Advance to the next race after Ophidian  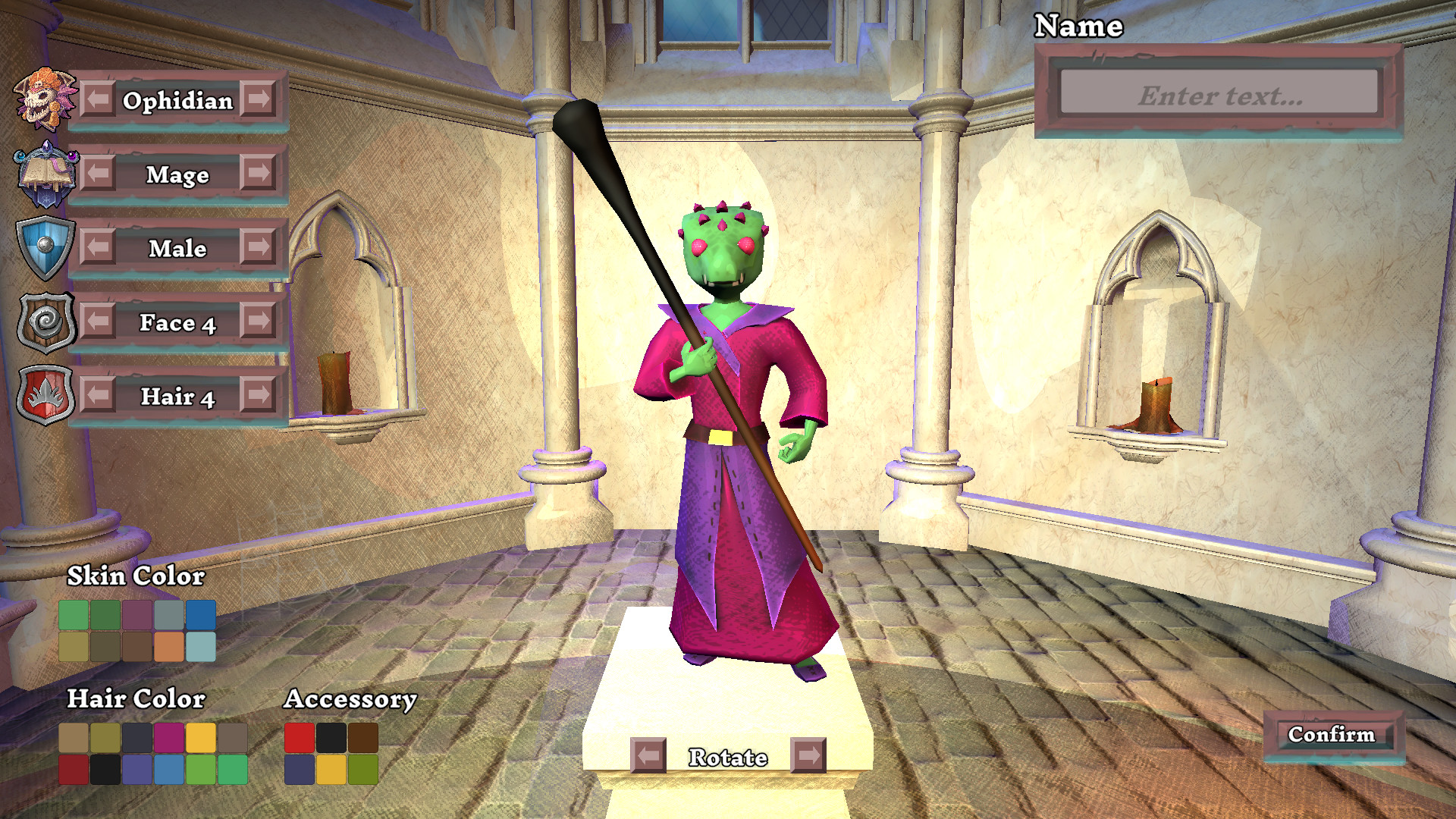tap(258, 100)
